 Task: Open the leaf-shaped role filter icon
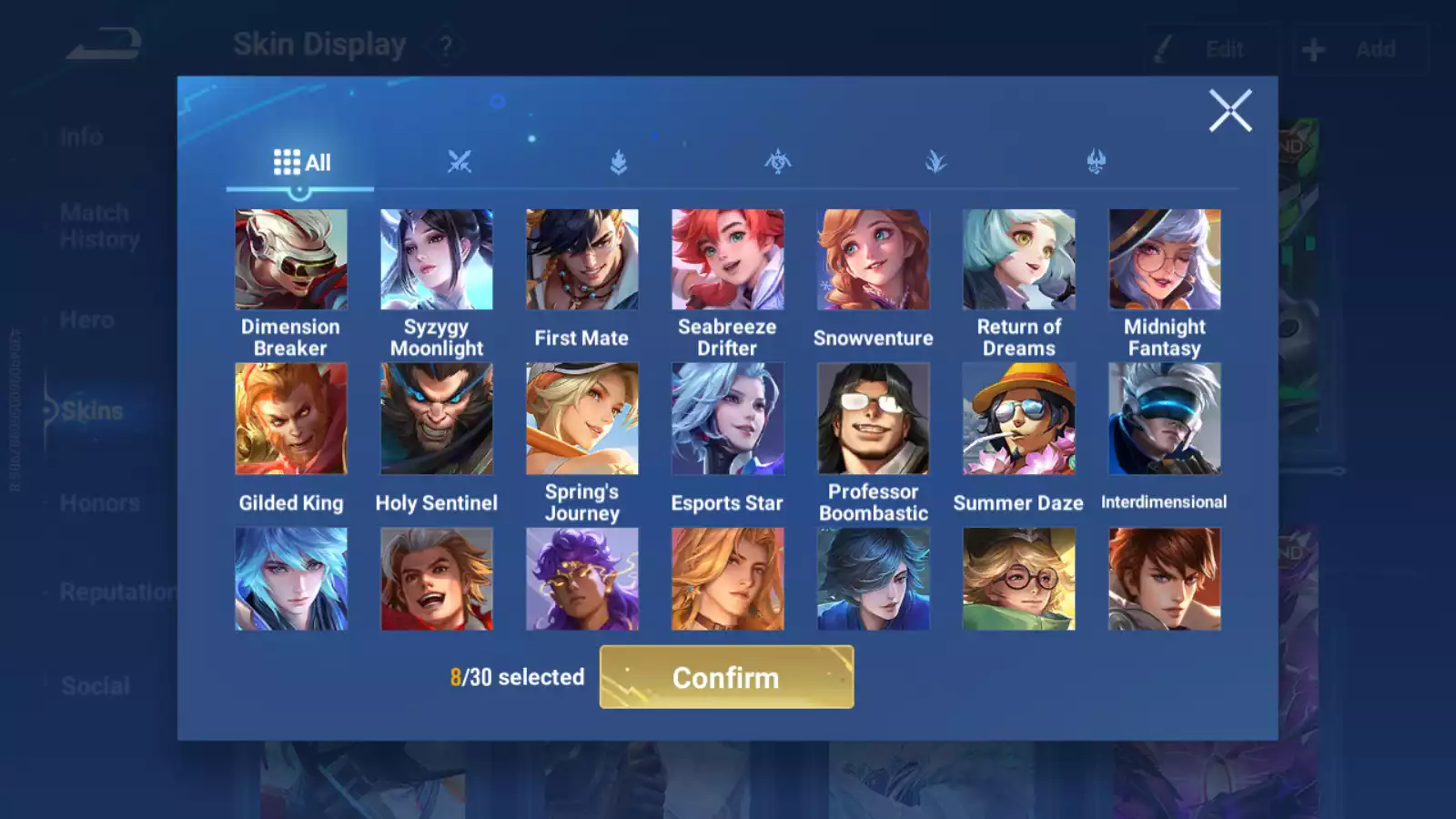tap(937, 161)
